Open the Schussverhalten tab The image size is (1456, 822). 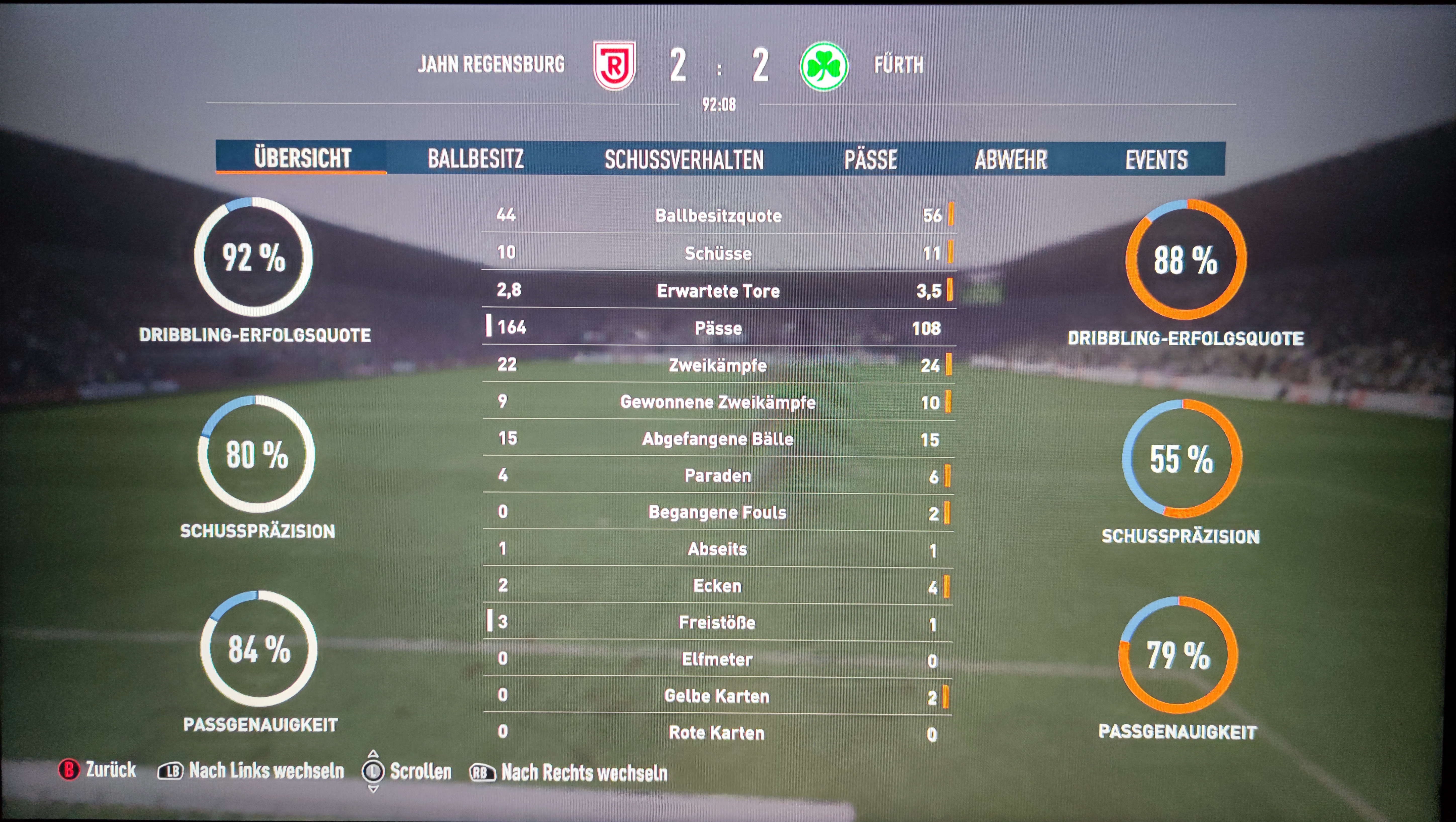(684, 159)
